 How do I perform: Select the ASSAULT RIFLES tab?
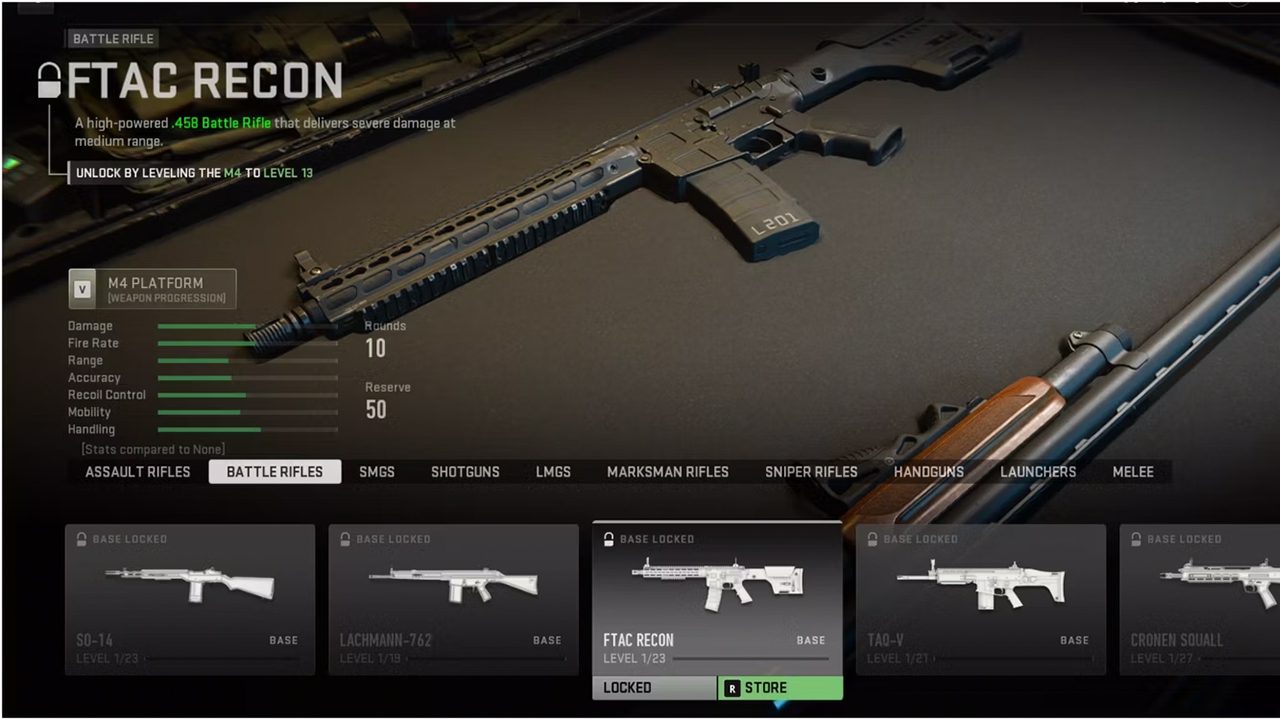click(x=137, y=471)
